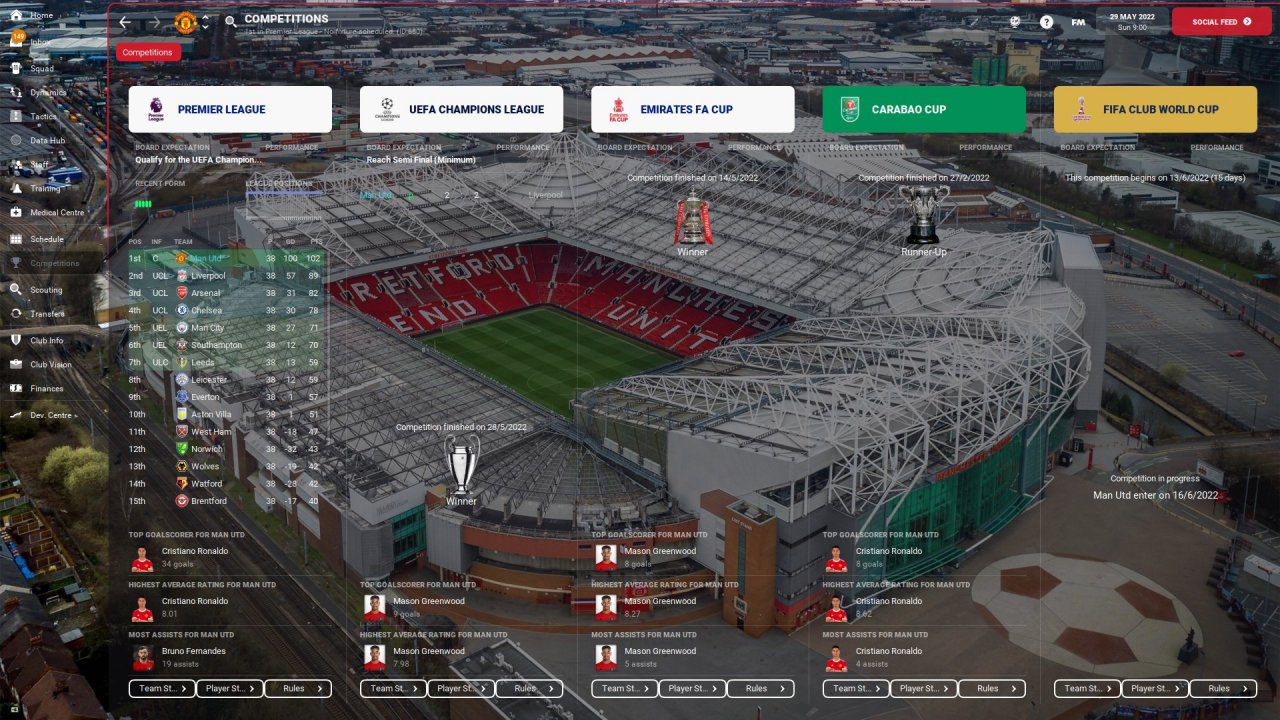Open the FIFA Club World Cup card
Screen dimensions: 1280x720
1155,110
